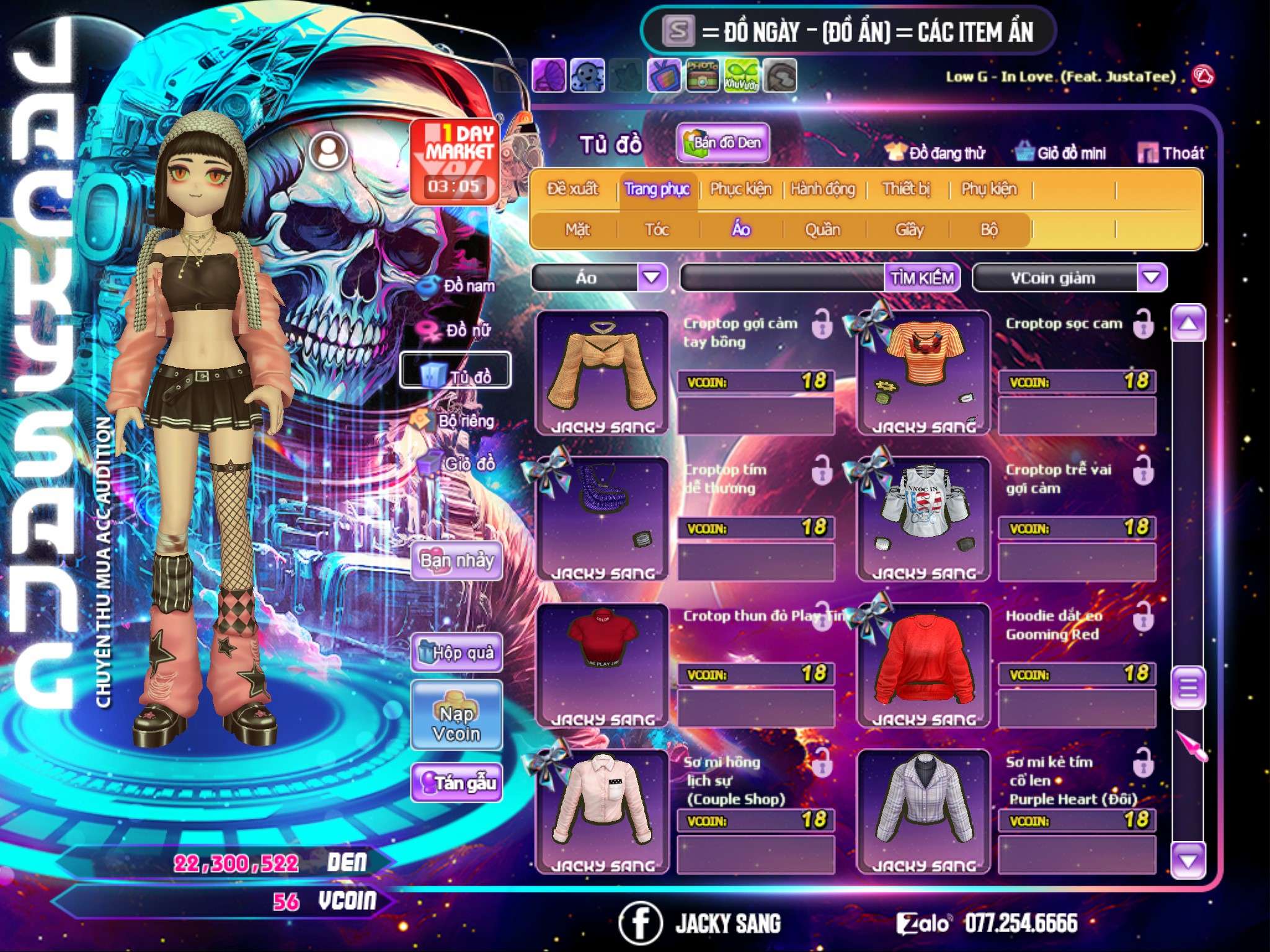This screenshot has height=952, width=1270.
Task: Exit the wardrobe with Thoát
Action: pyautogui.click(x=1171, y=153)
